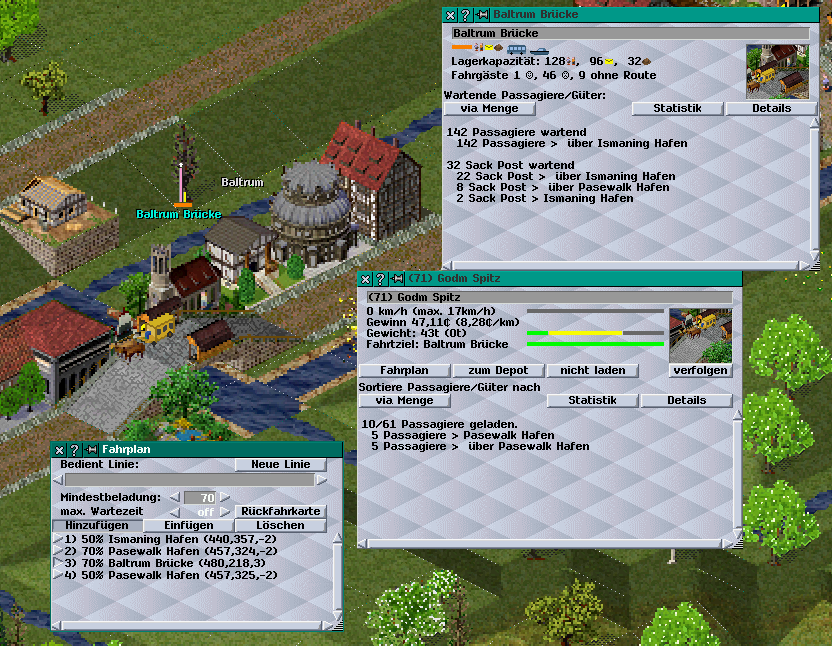Click 'verfolgen' to follow the vehicle
Image resolution: width=832 pixels, height=646 pixels.
701,370
